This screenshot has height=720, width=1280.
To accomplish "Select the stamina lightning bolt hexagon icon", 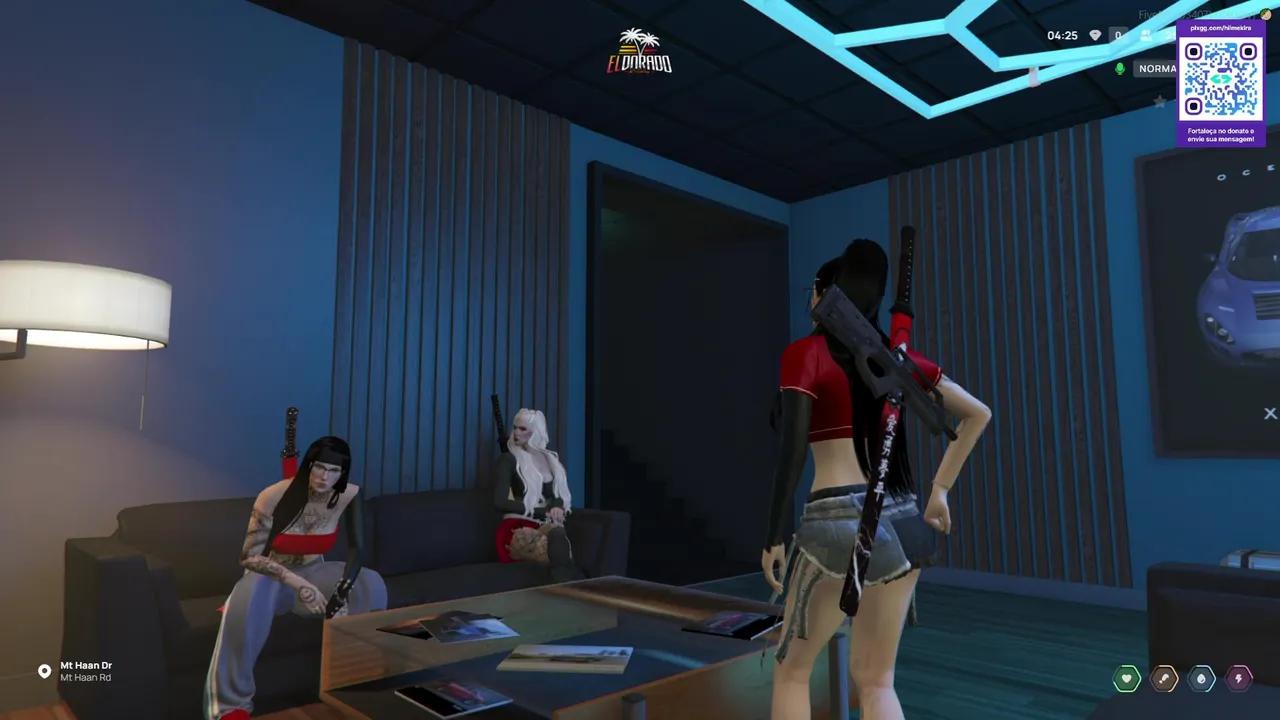I will click(x=1239, y=678).
